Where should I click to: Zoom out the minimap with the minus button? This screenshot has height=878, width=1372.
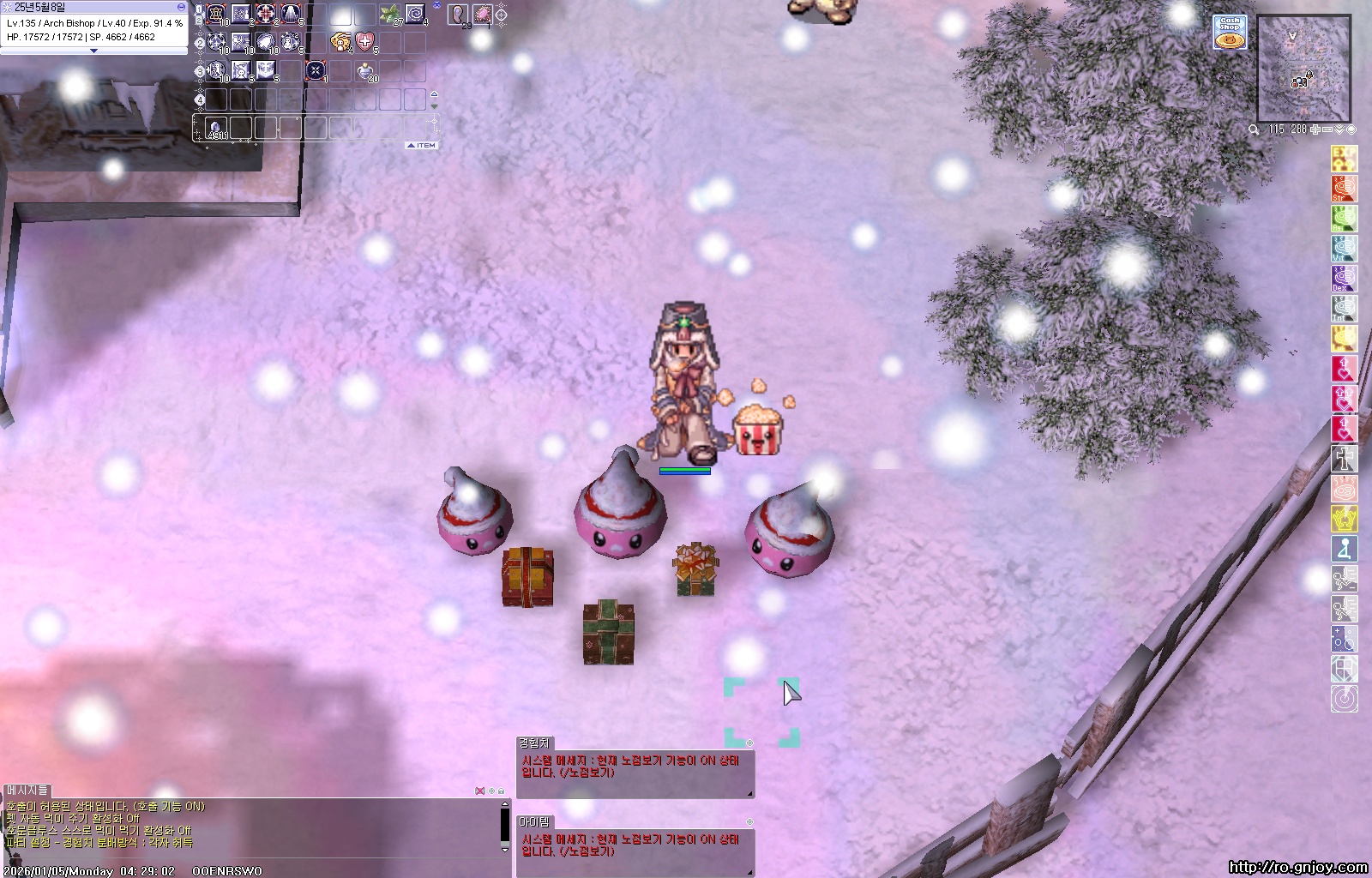[1327, 129]
